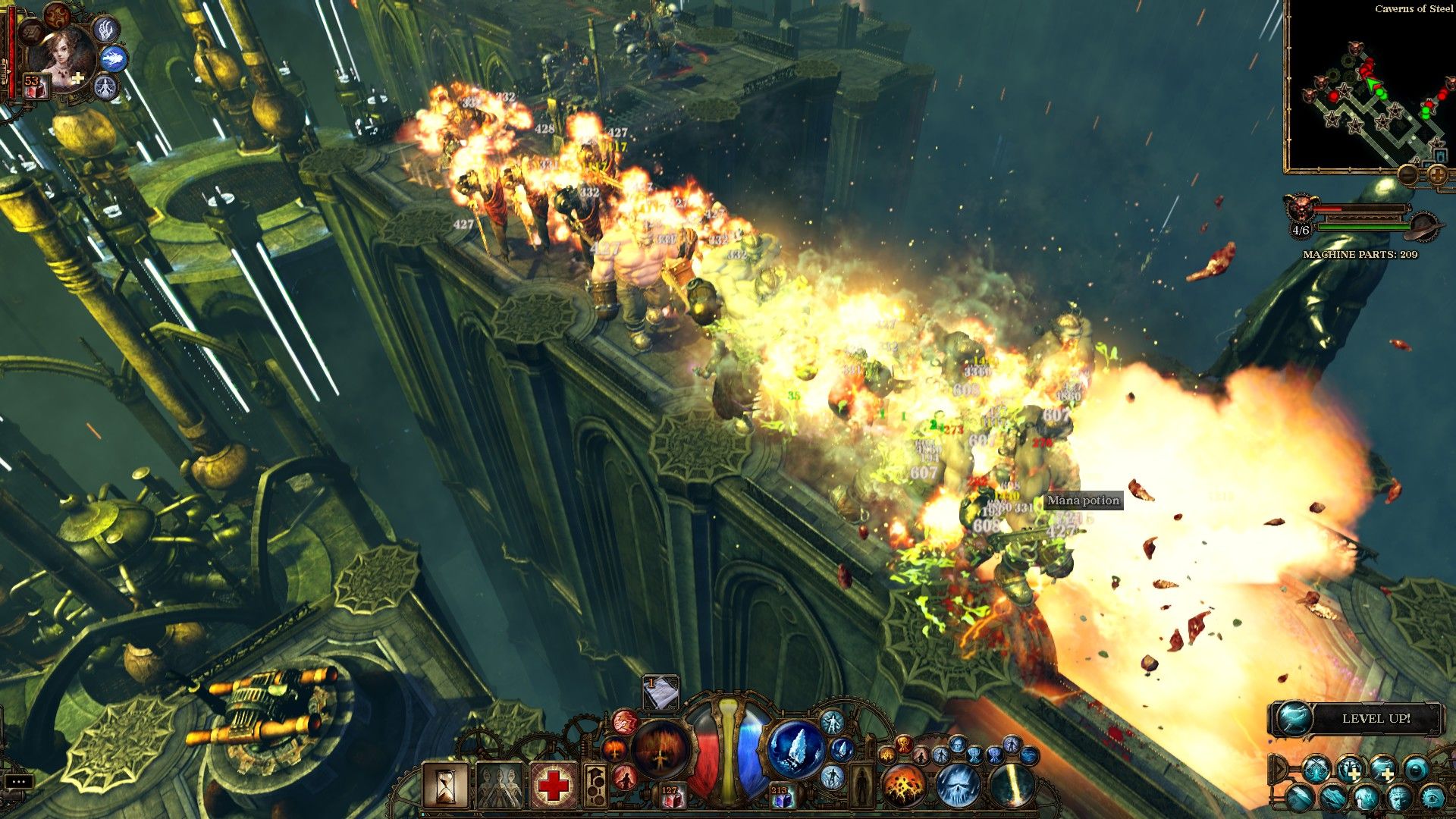Cast the frozen skull skill
Screen dimensions: 1456x819
959,786
